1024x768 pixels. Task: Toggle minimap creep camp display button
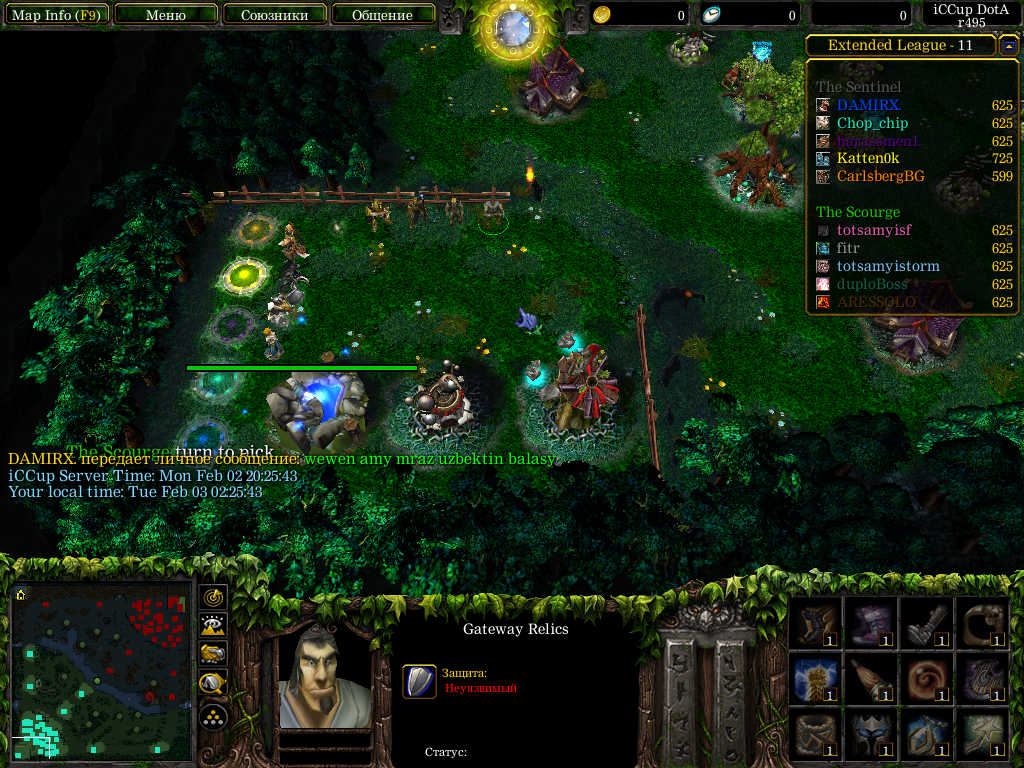tap(213, 683)
